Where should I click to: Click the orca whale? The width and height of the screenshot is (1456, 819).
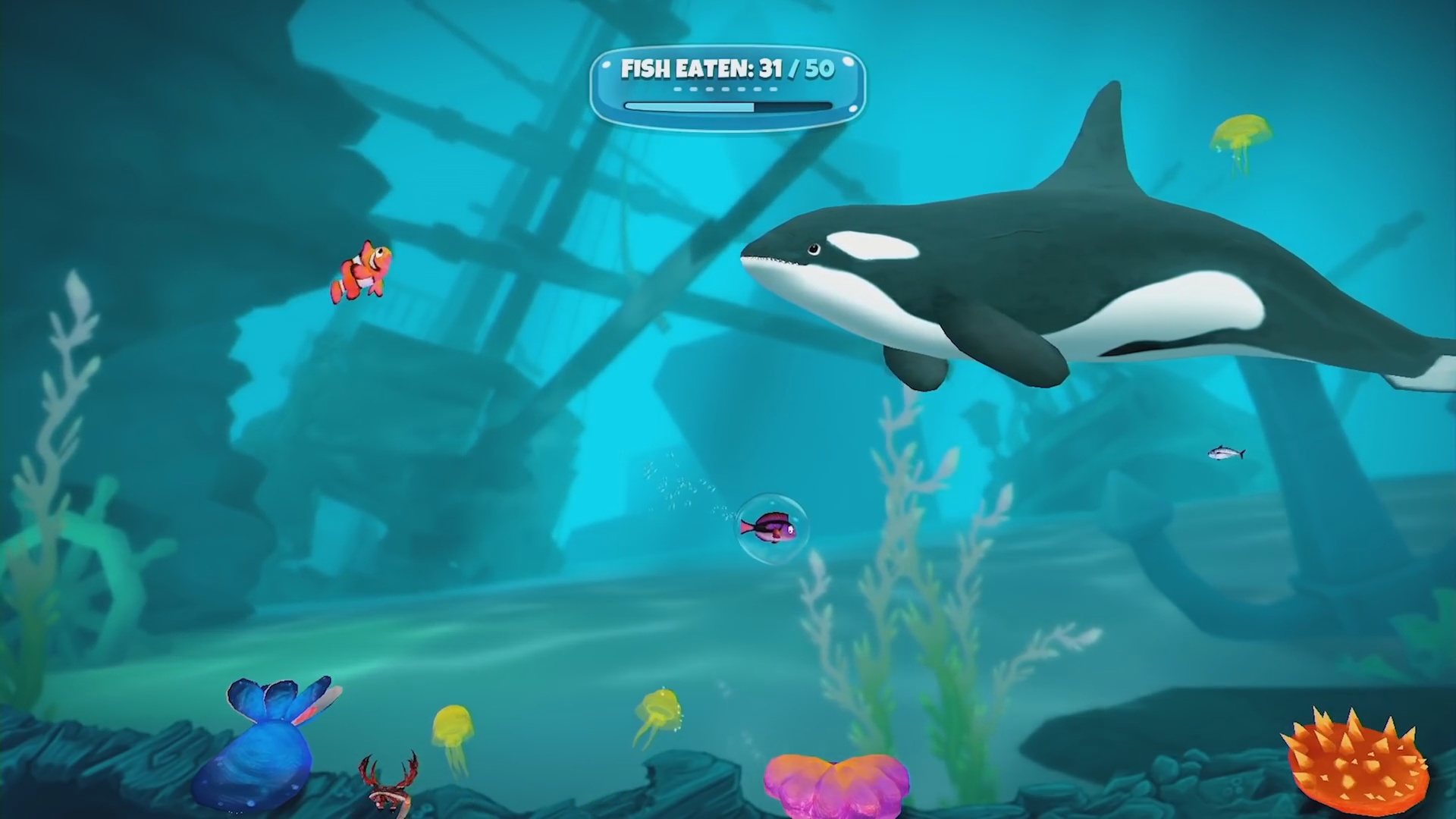pyautogui.click(x=1062, y=265)
